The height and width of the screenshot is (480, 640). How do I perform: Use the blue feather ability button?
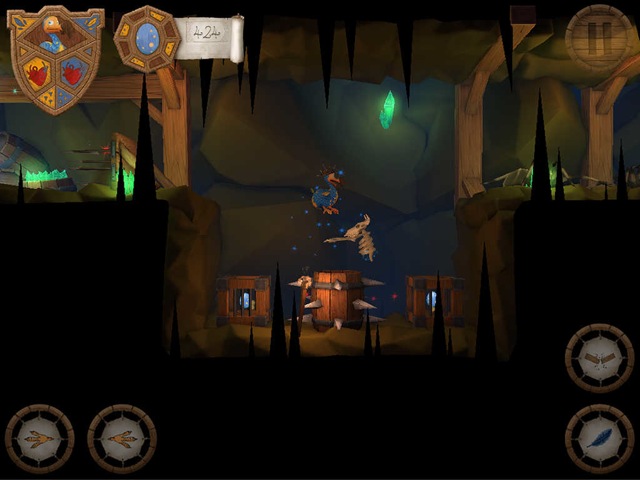(x=599, y=438)
